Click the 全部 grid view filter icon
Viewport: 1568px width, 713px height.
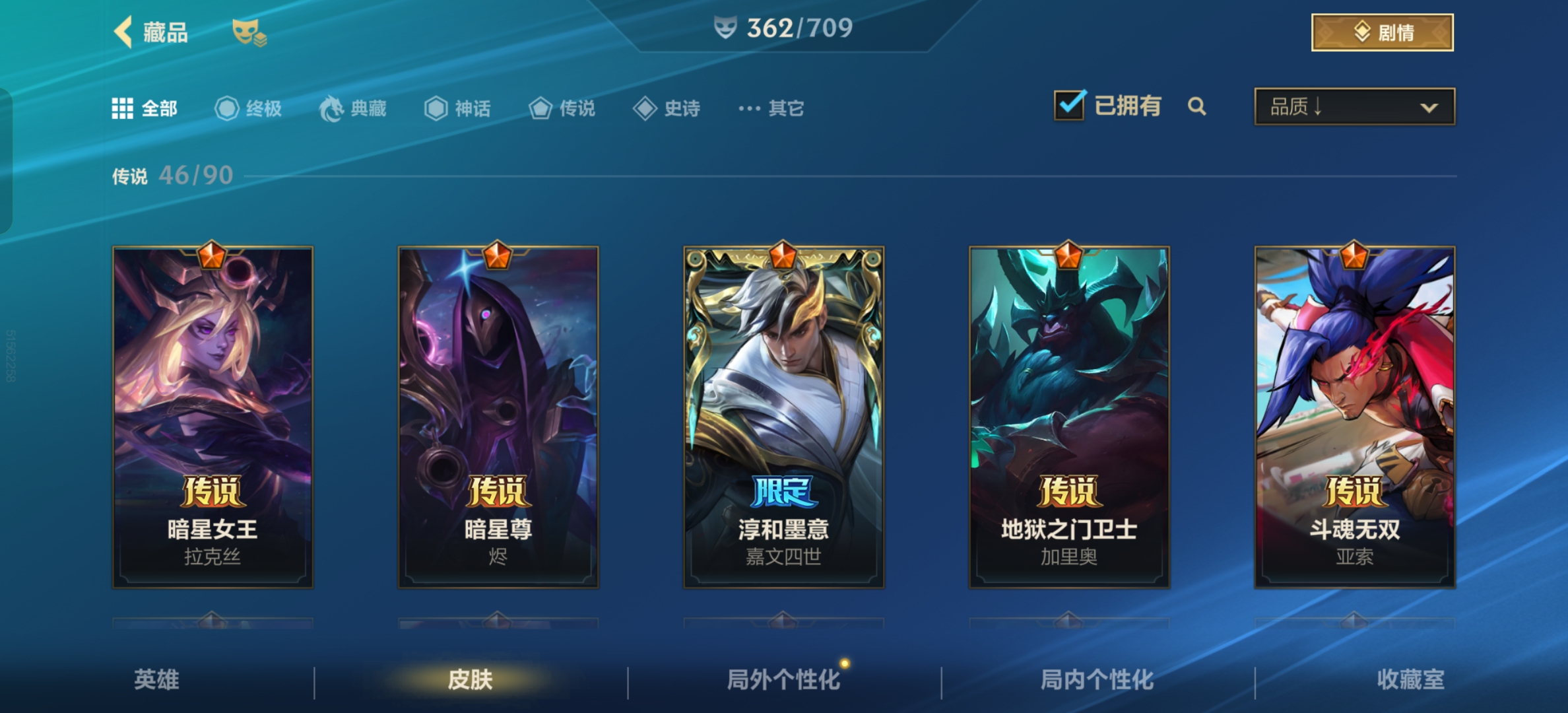coord(123,108)
